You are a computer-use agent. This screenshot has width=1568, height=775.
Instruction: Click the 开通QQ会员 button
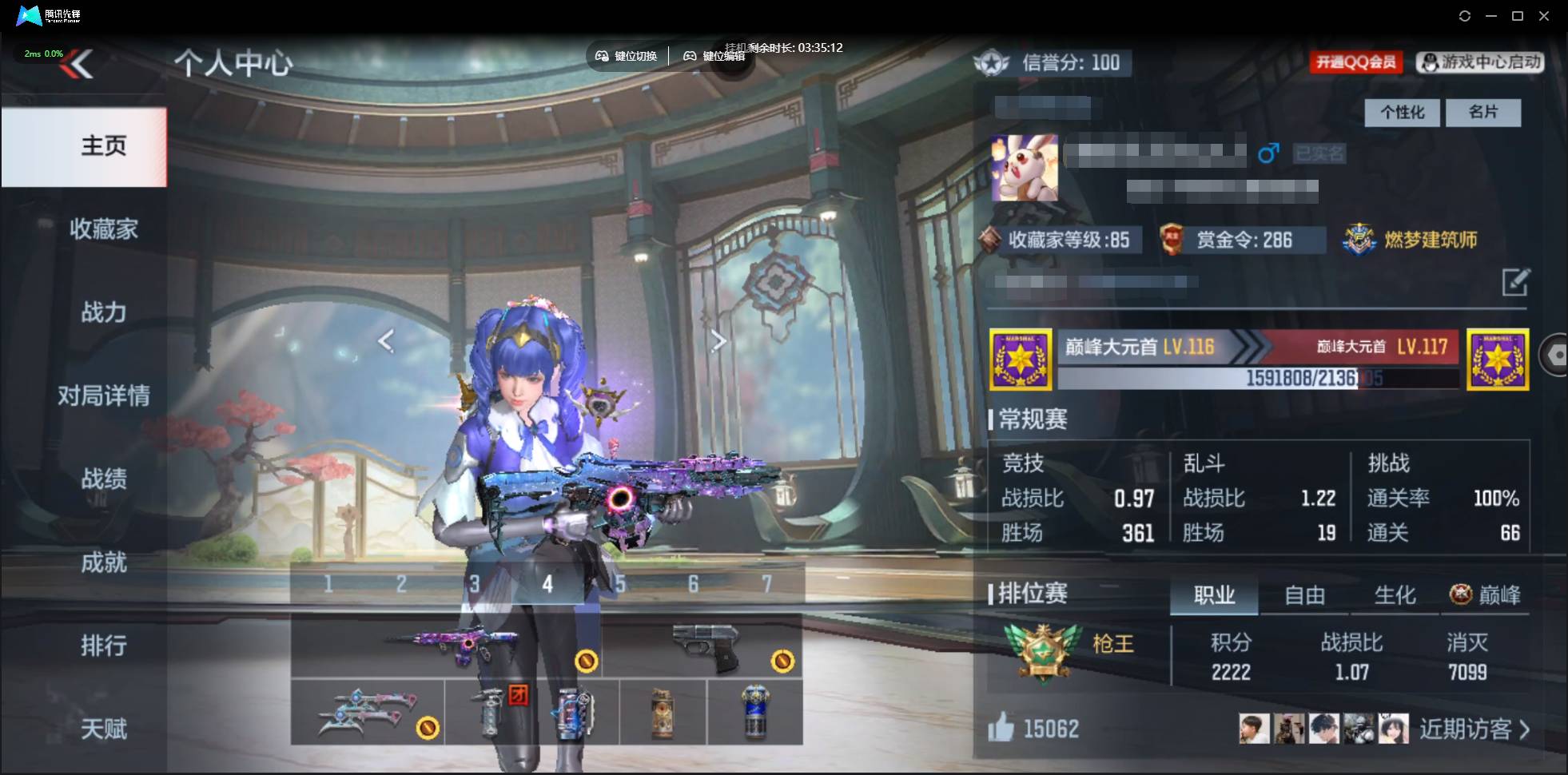[x=1355, y=62]
